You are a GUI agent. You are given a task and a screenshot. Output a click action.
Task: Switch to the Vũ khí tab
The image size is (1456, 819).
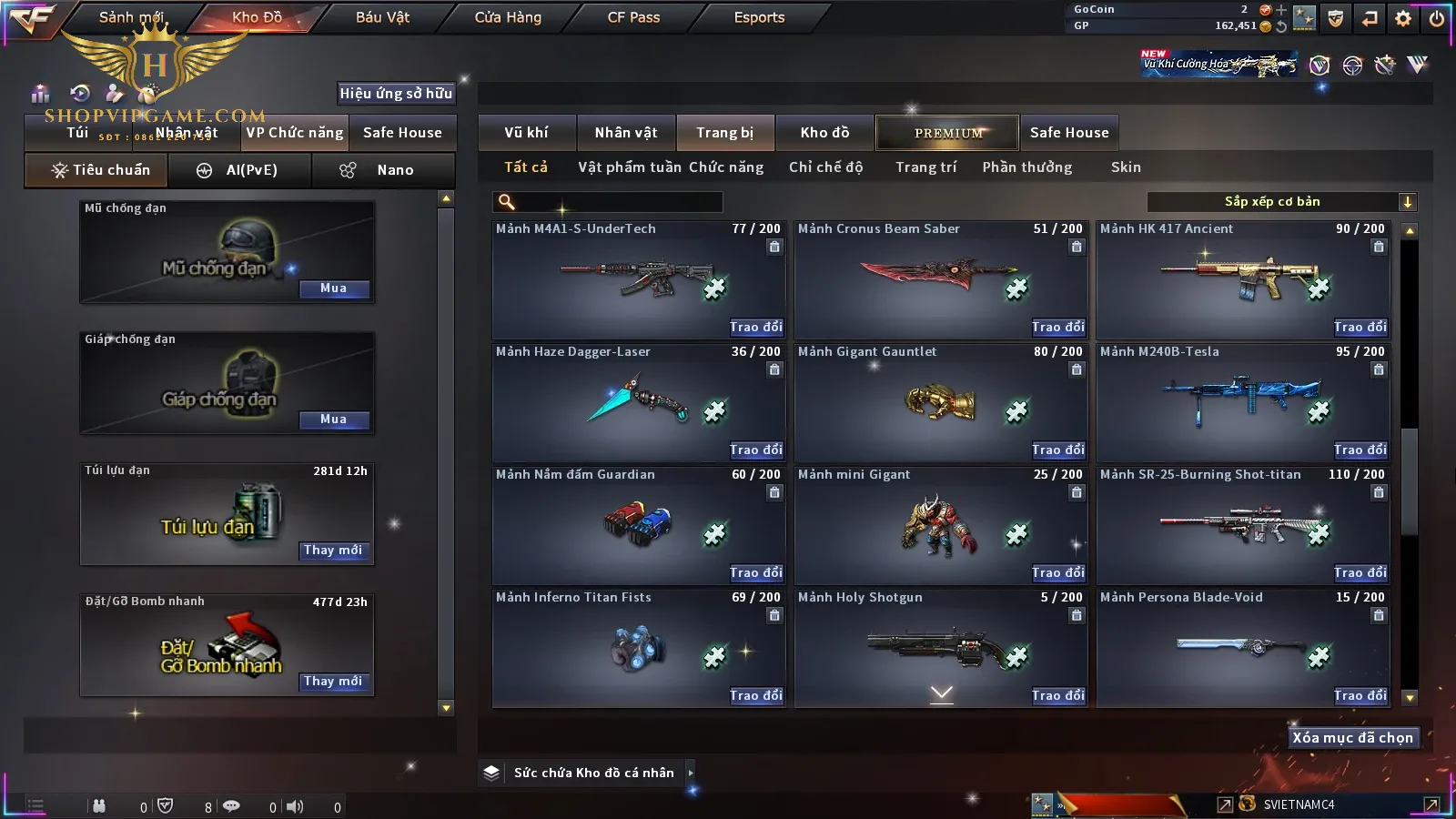coord(526,133)
